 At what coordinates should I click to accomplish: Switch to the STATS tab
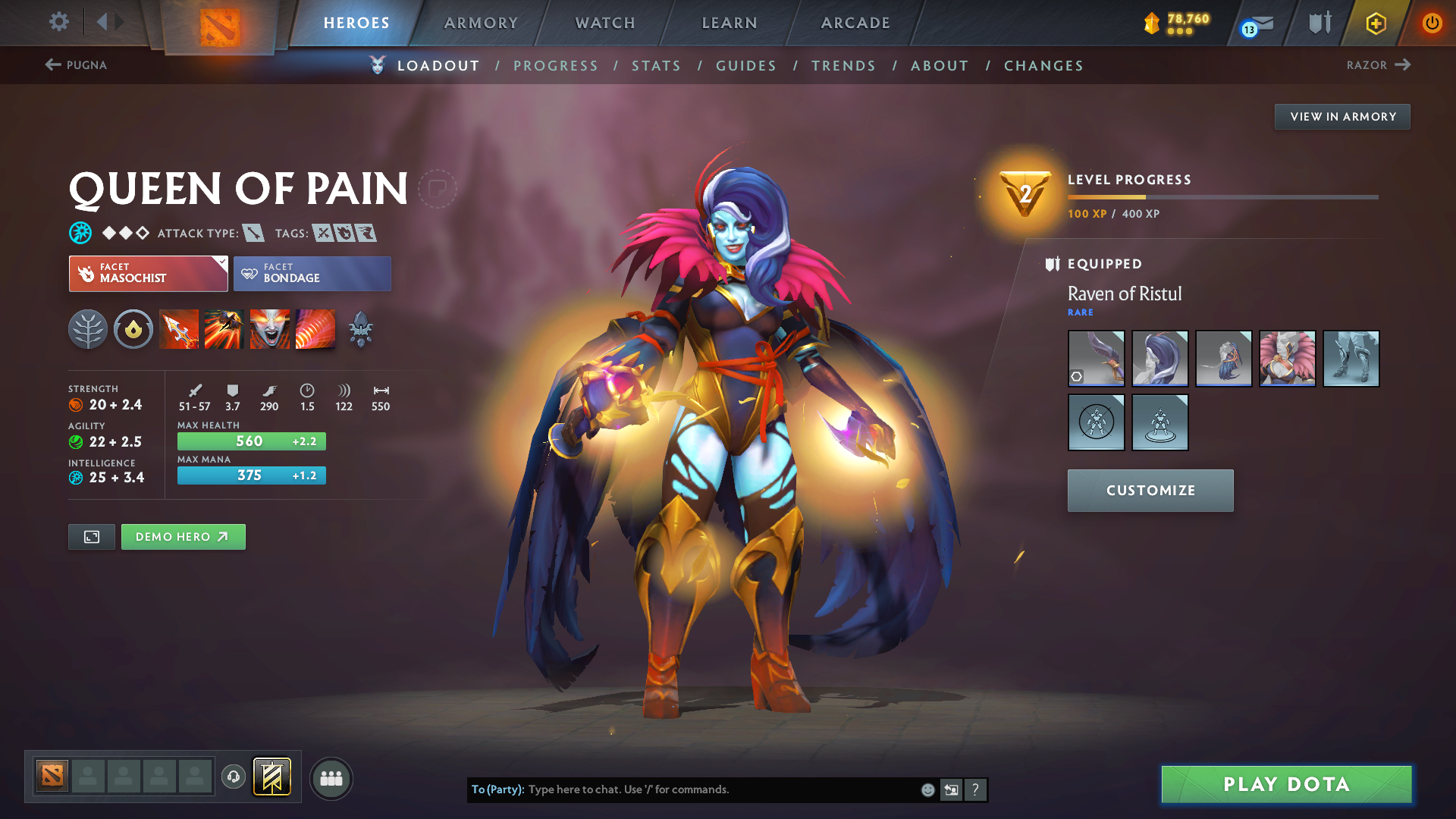coord(656,66)
